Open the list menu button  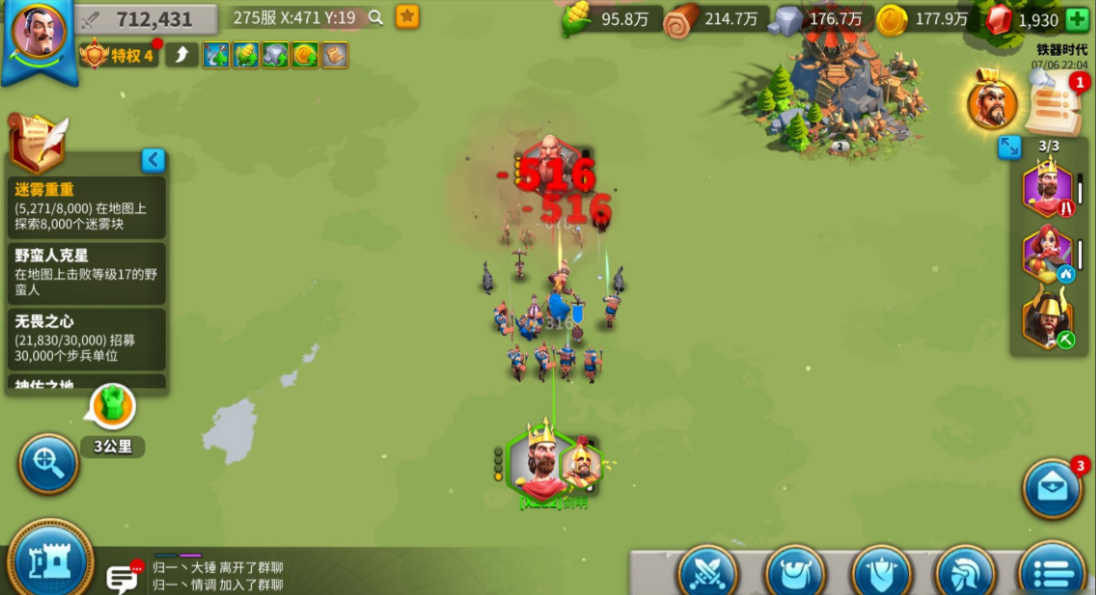click(1052, 572)
